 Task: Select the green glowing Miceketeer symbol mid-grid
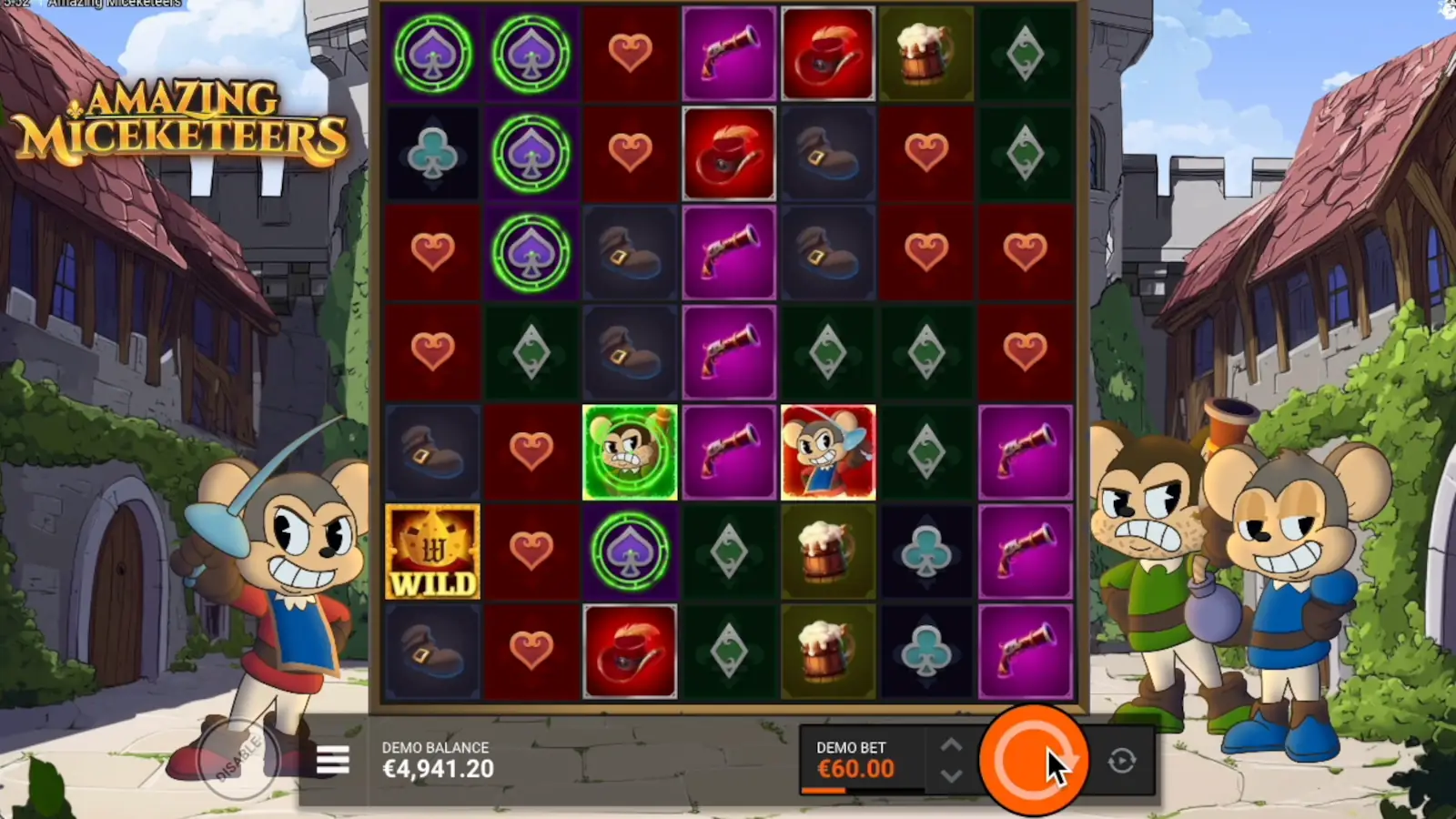click(x=630, y=452)
